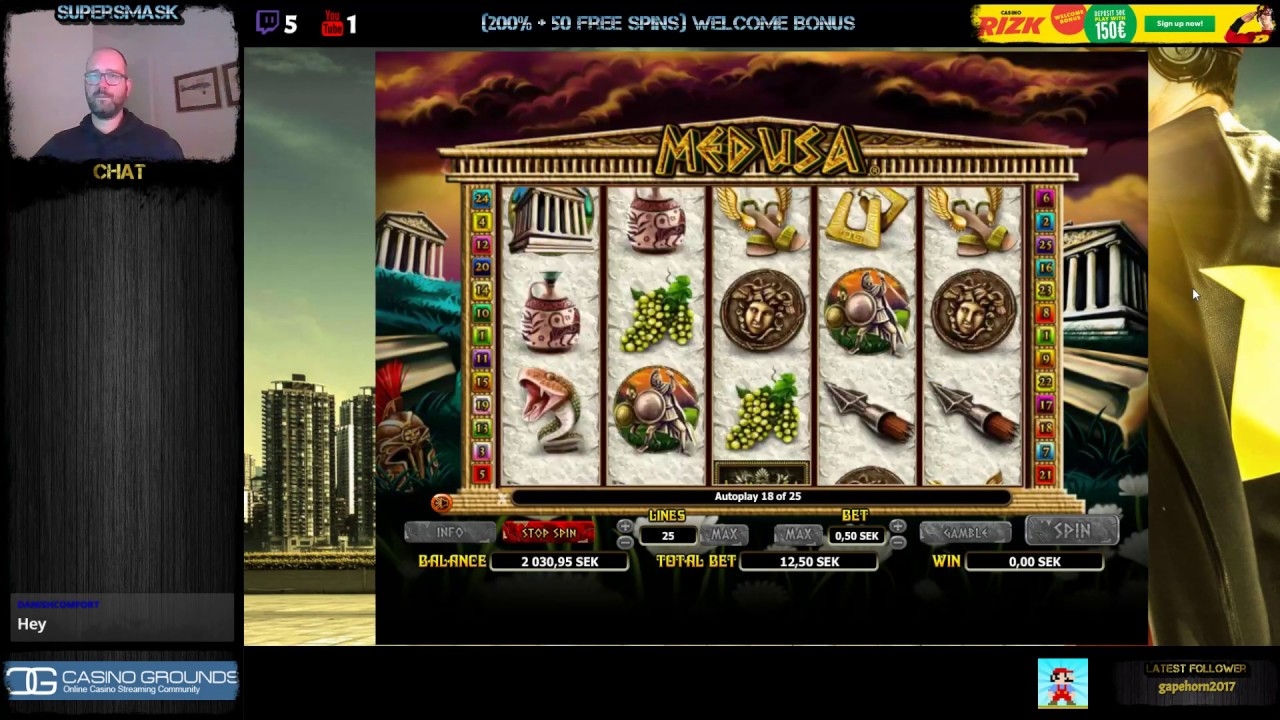Decrease the lines with the minus stepper
The height and width of the screenshot is (720, 1280).
(x=626, y=543)
